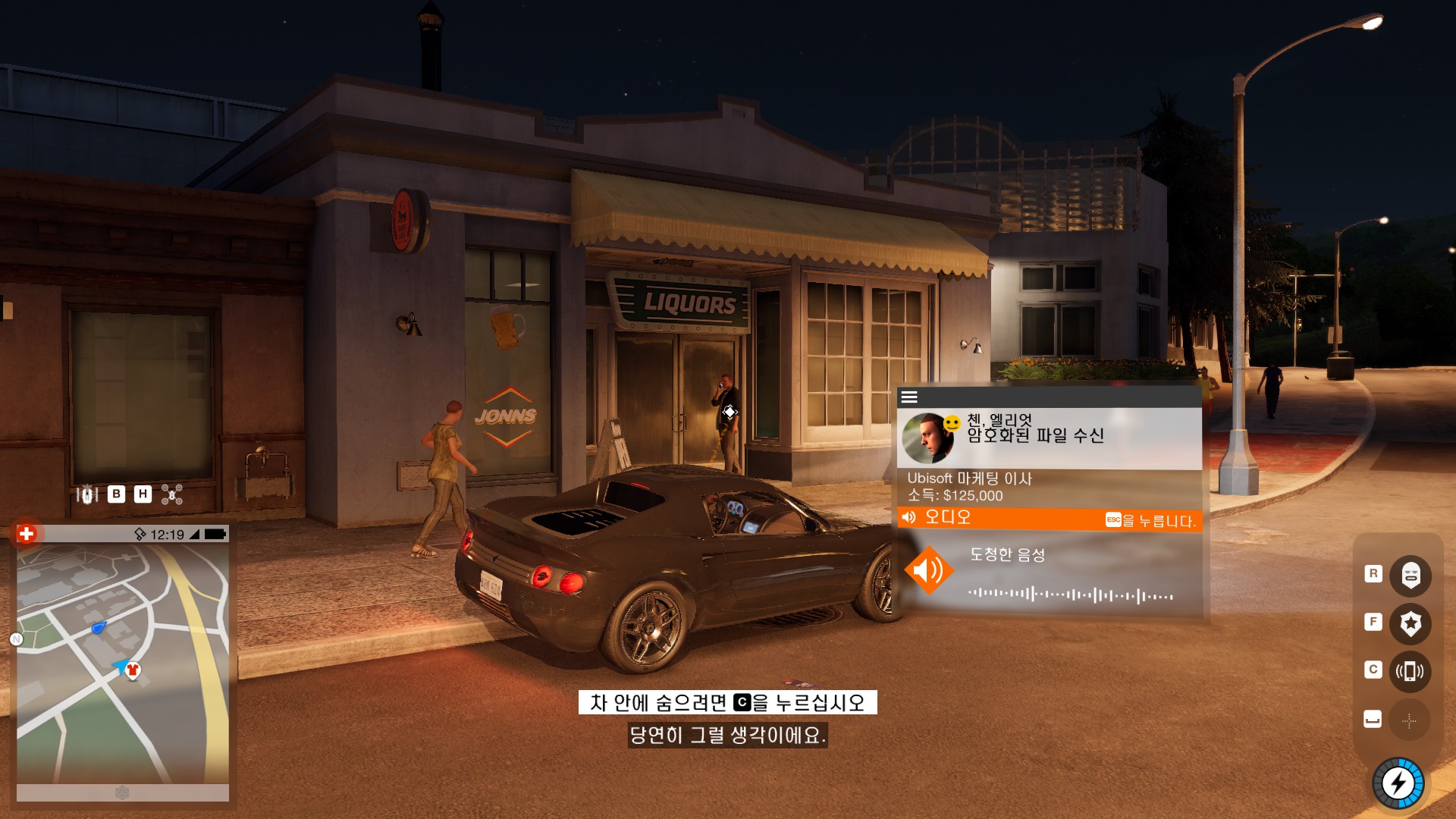Choose the police badge arrest hack
The height and width of the screenshot is (819, 1456).
[x=1410, y=623]
